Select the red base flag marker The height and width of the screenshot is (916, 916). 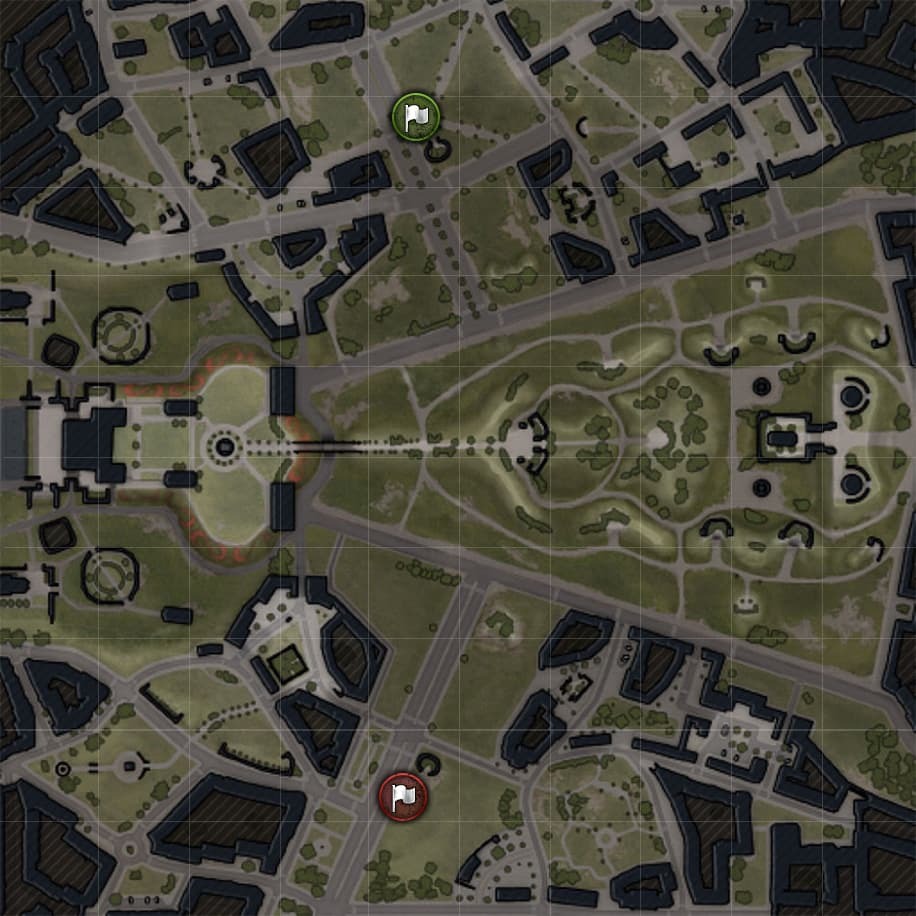tap(403, 797)
